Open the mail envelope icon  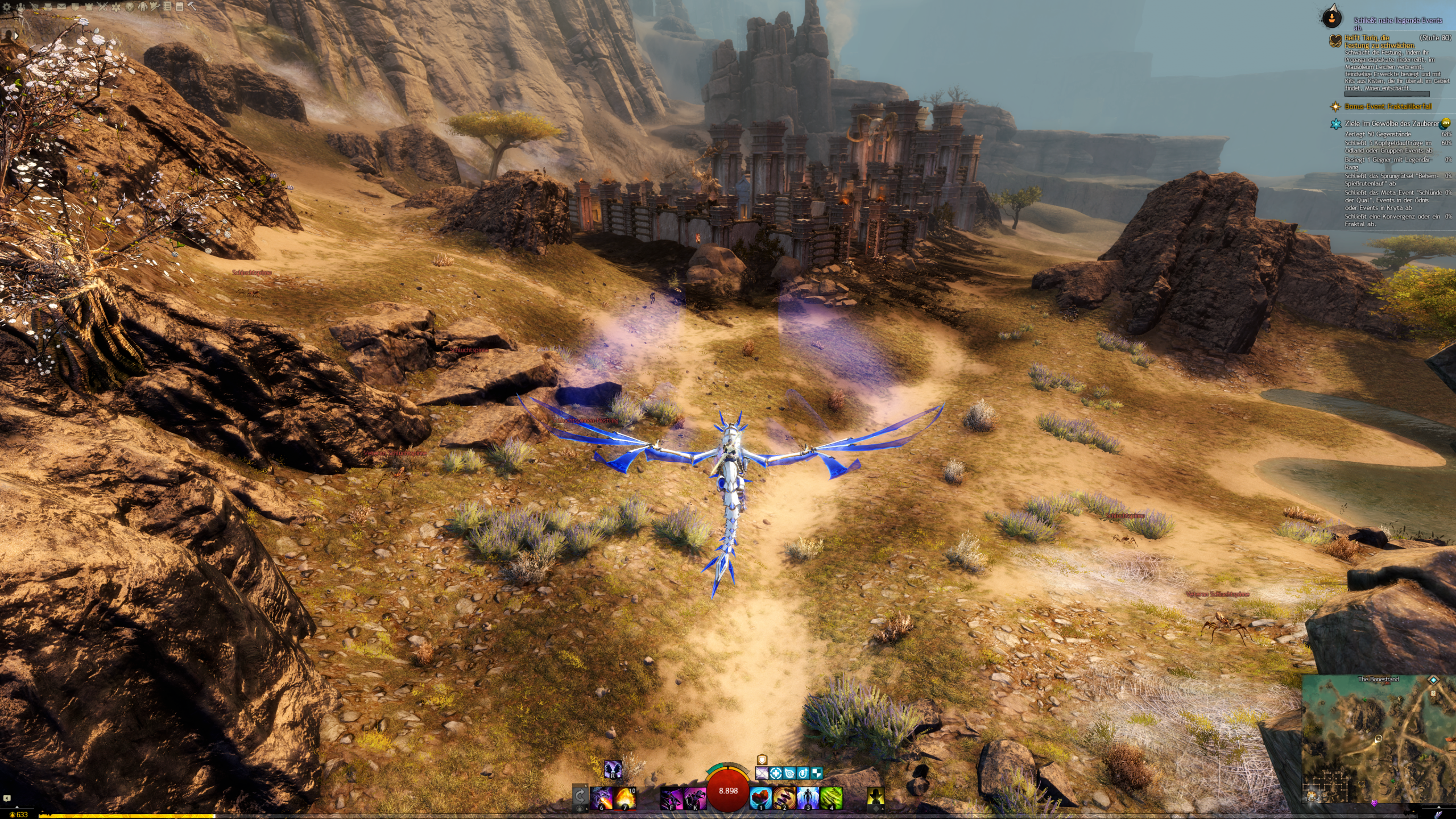click(x=61, y=7)
